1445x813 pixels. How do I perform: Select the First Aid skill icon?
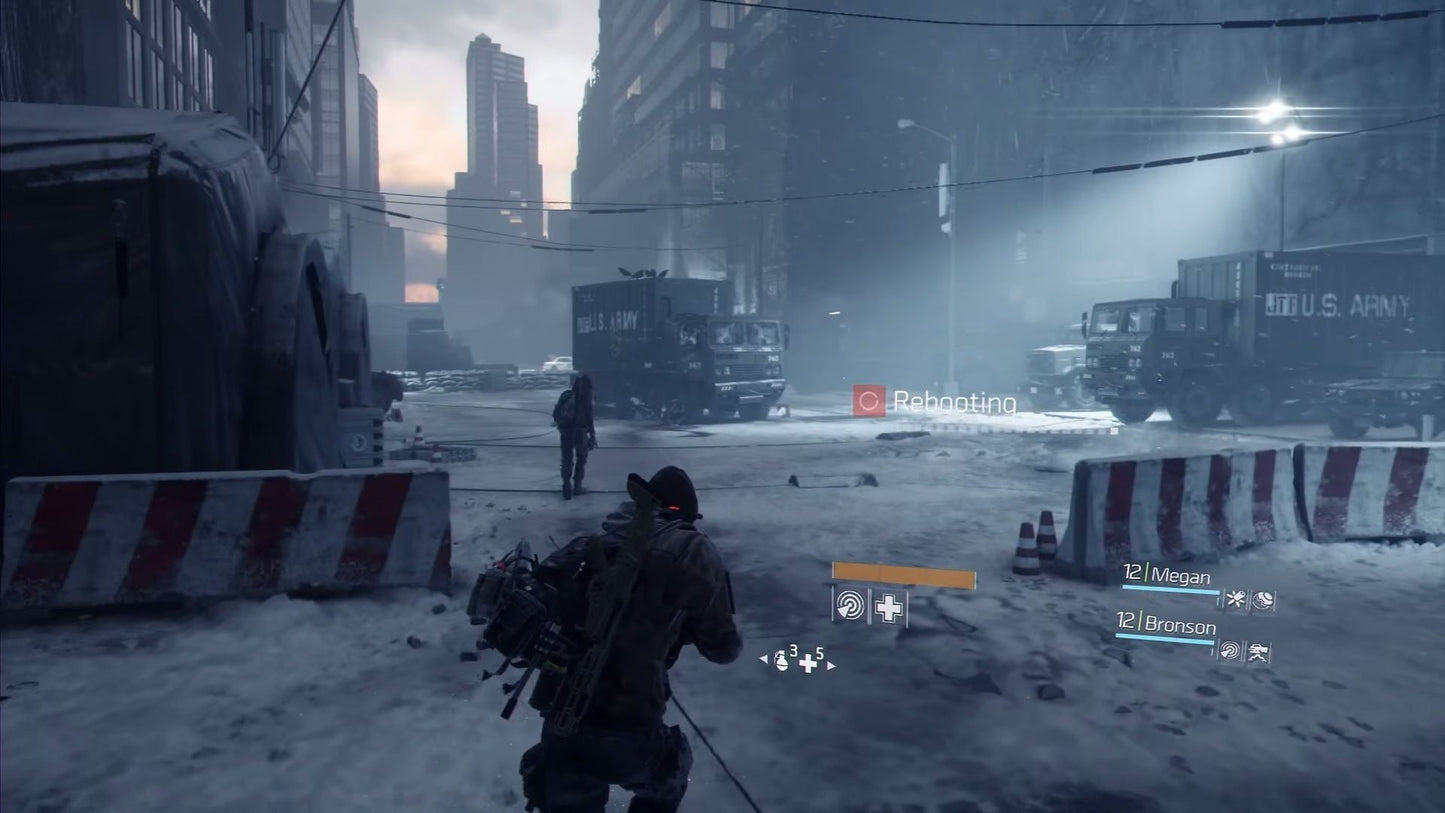[887, 607]
